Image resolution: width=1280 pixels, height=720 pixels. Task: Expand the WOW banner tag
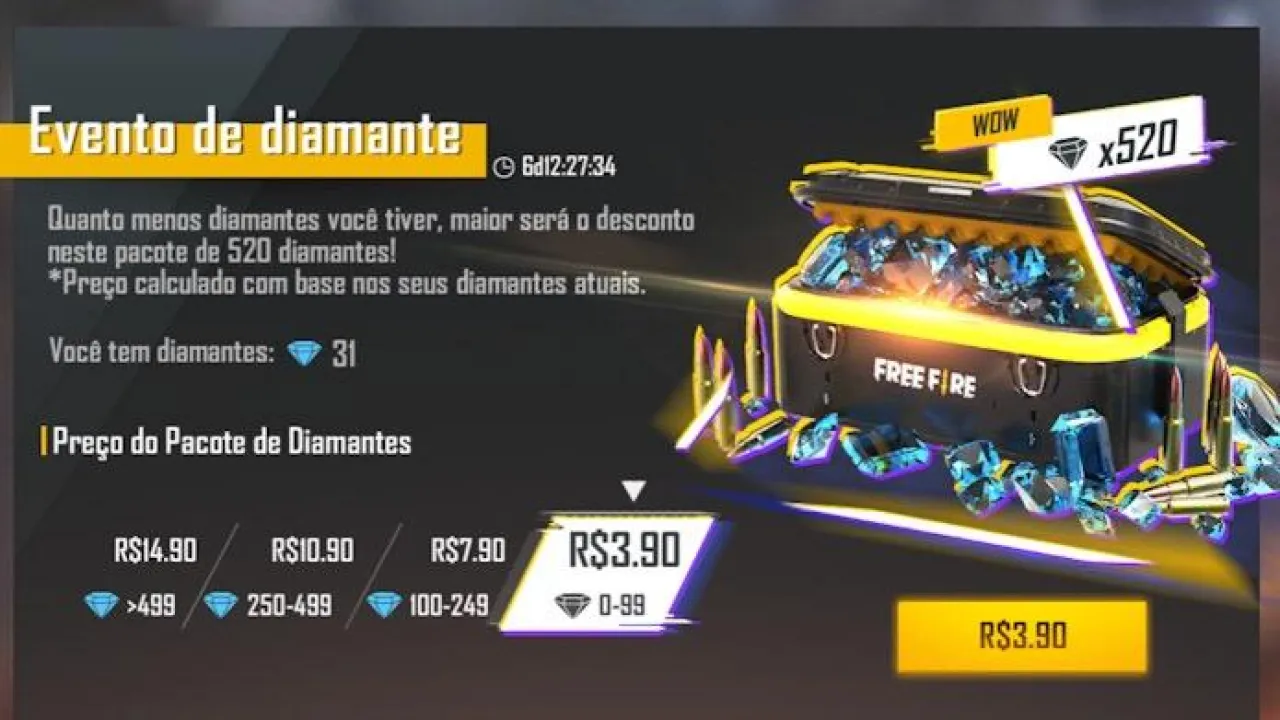point(993,121)
